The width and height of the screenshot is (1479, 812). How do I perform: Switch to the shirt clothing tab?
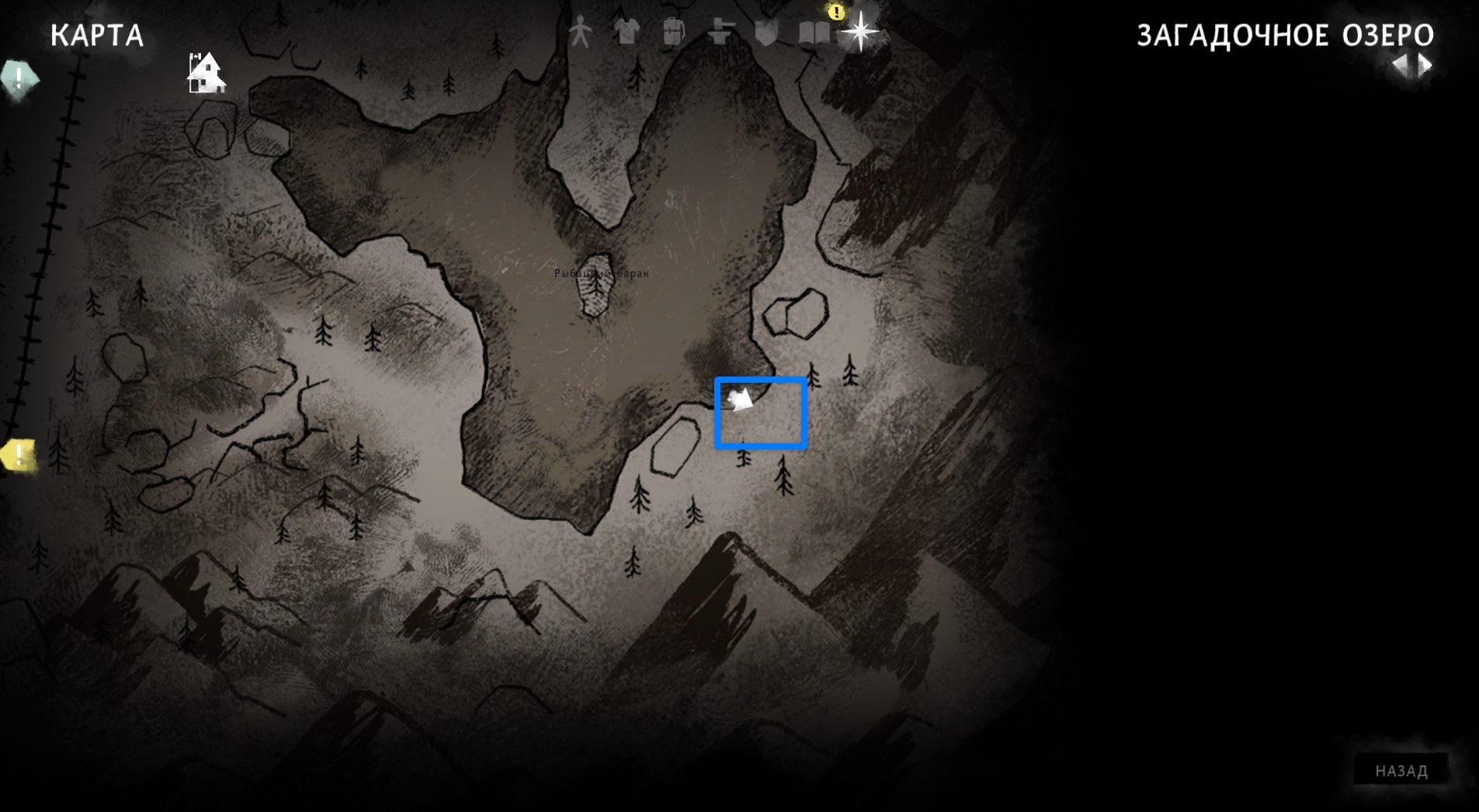coord(627,33)
